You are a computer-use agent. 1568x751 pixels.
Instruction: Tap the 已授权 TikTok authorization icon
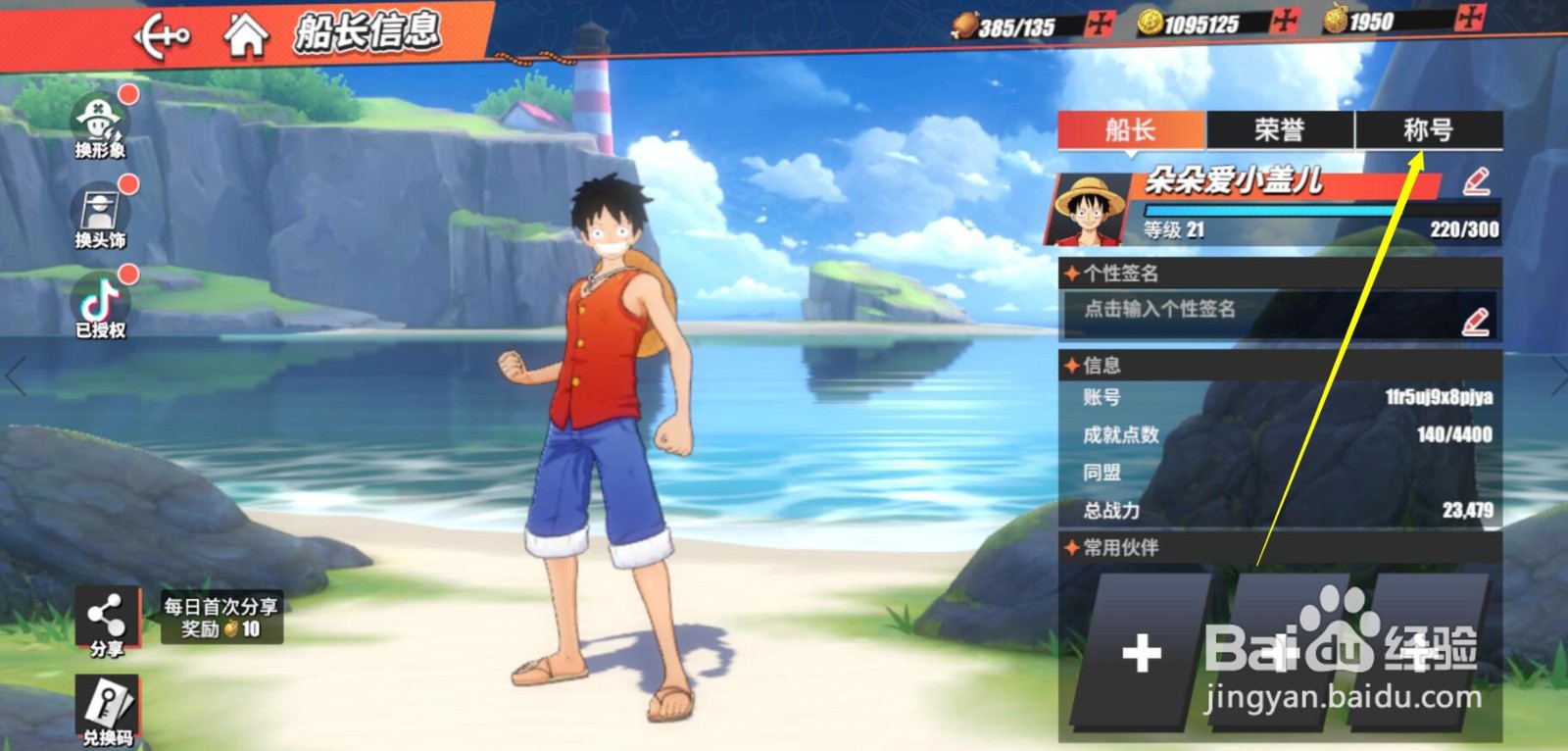click(100, 305)
